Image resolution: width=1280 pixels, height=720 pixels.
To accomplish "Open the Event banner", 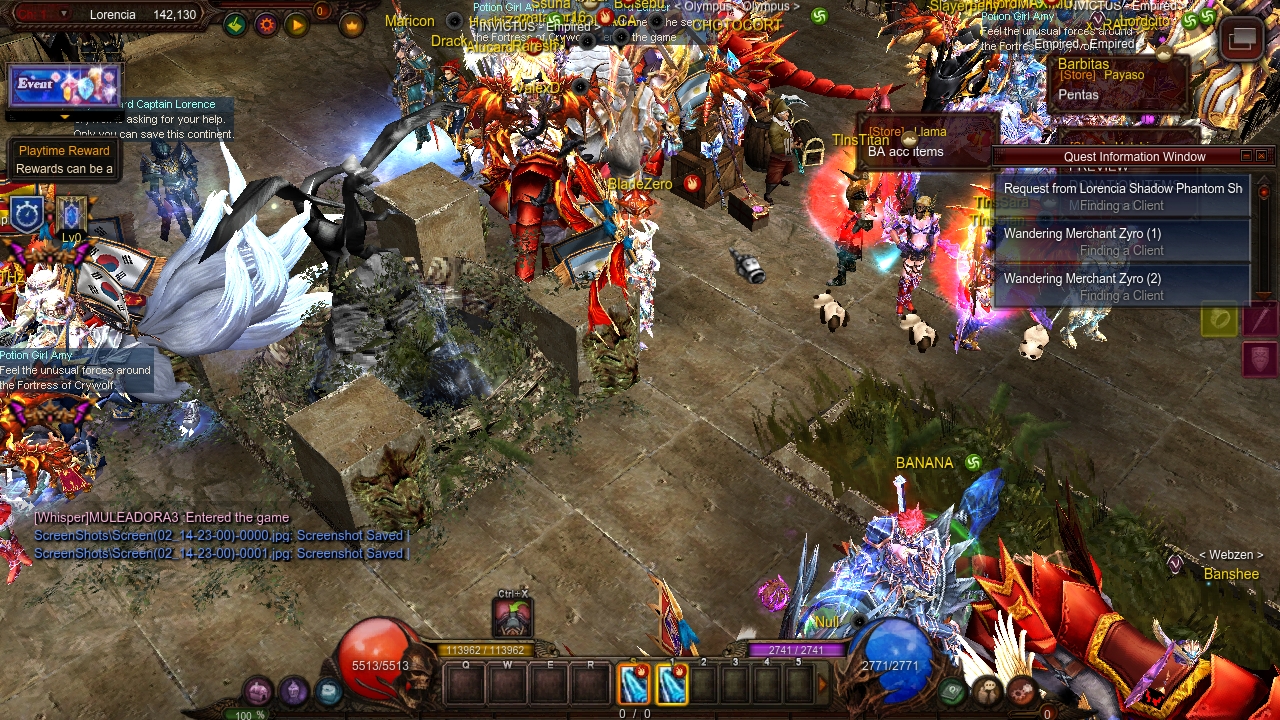I will click(65, 86).
